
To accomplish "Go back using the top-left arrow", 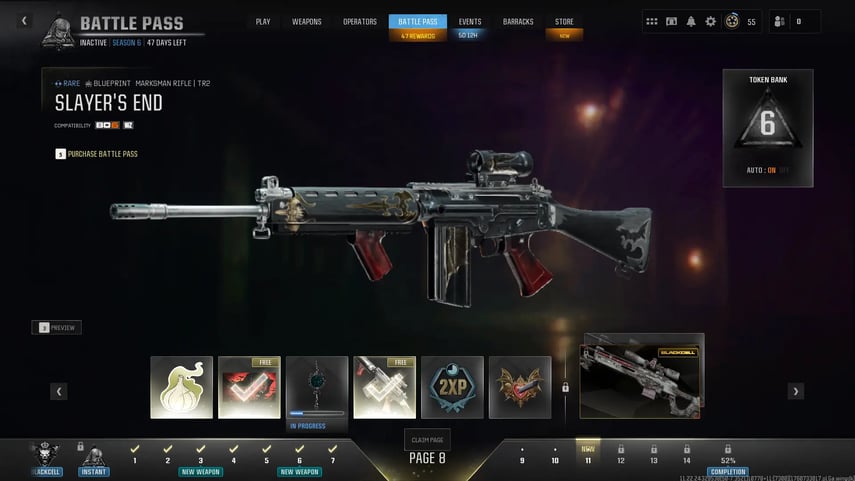I will coord(25,21).
